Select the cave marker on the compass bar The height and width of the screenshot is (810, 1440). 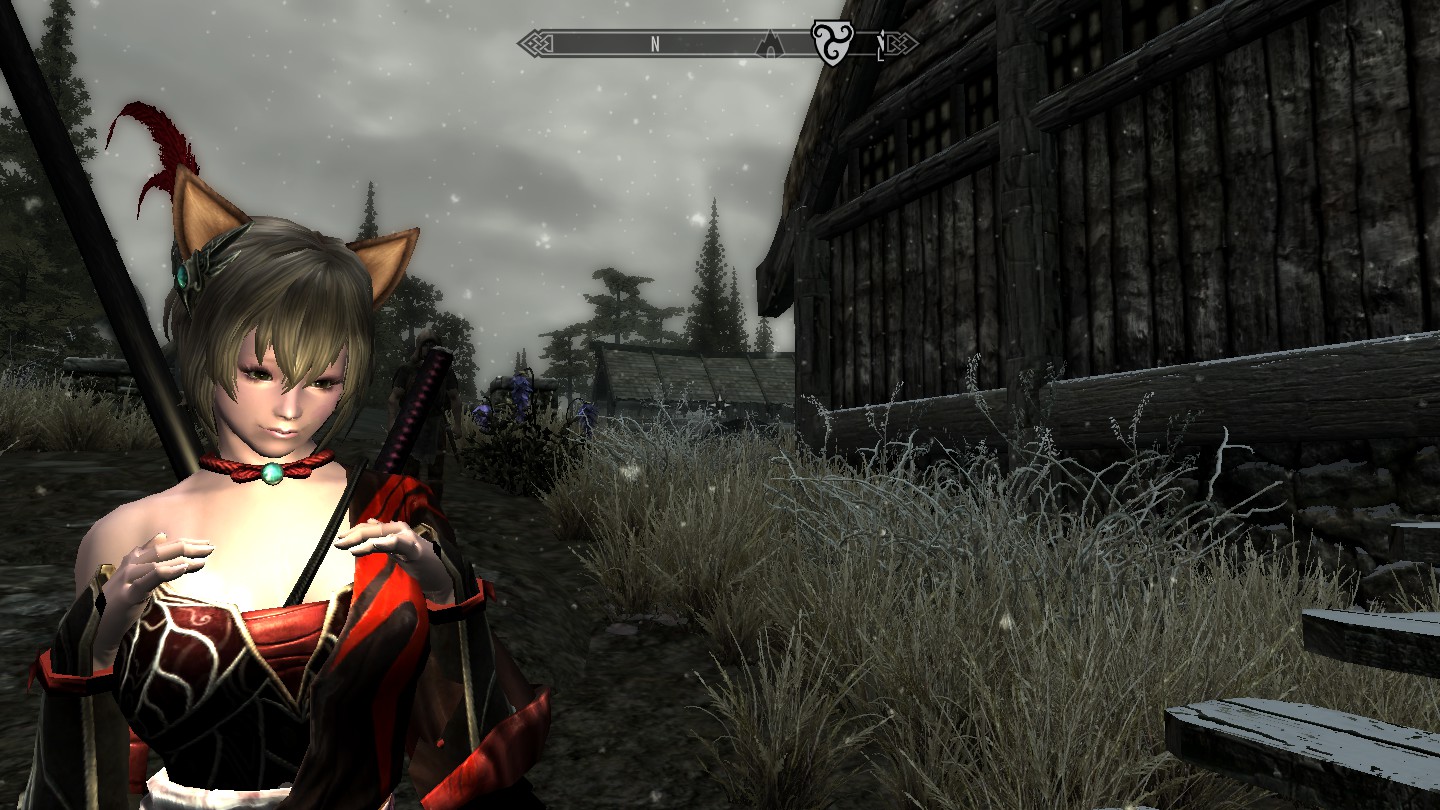coord(771,44)
